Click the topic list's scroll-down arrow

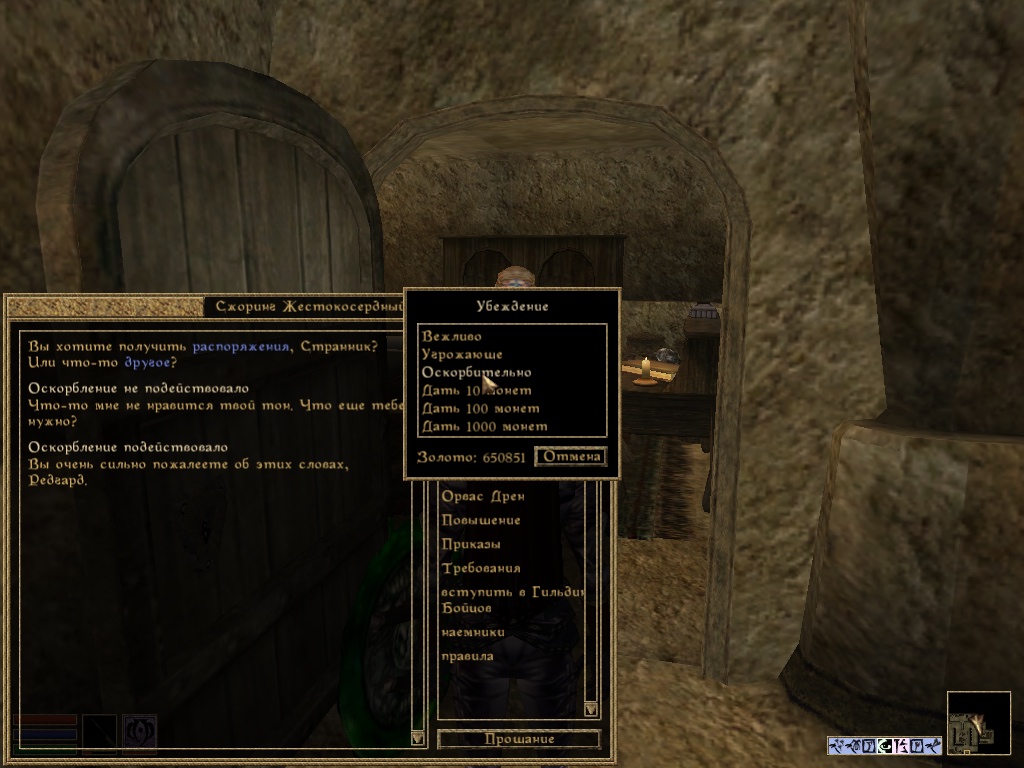(591, 709)
